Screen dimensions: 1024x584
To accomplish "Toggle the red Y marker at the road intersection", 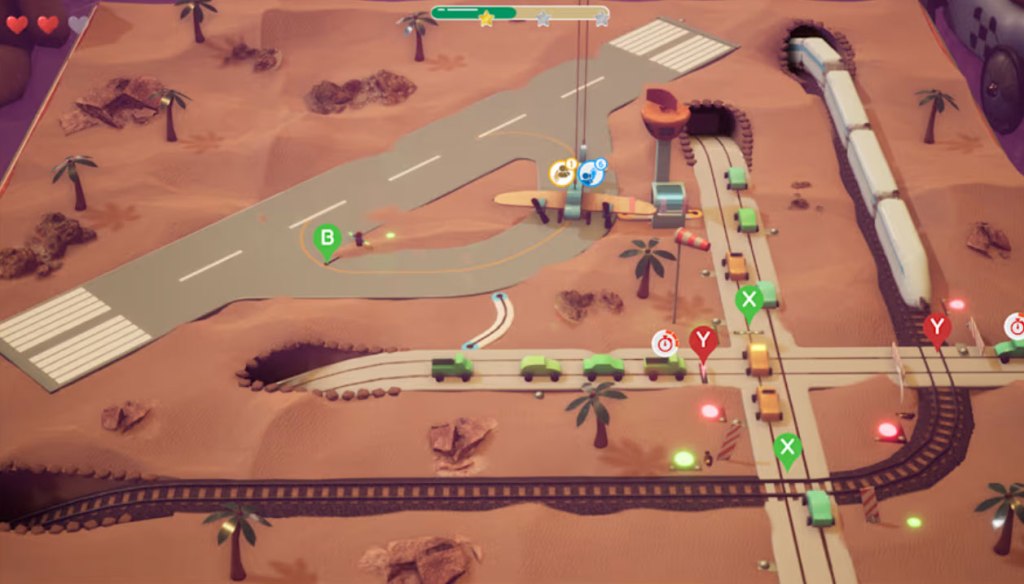I will (x=703, y=342).
